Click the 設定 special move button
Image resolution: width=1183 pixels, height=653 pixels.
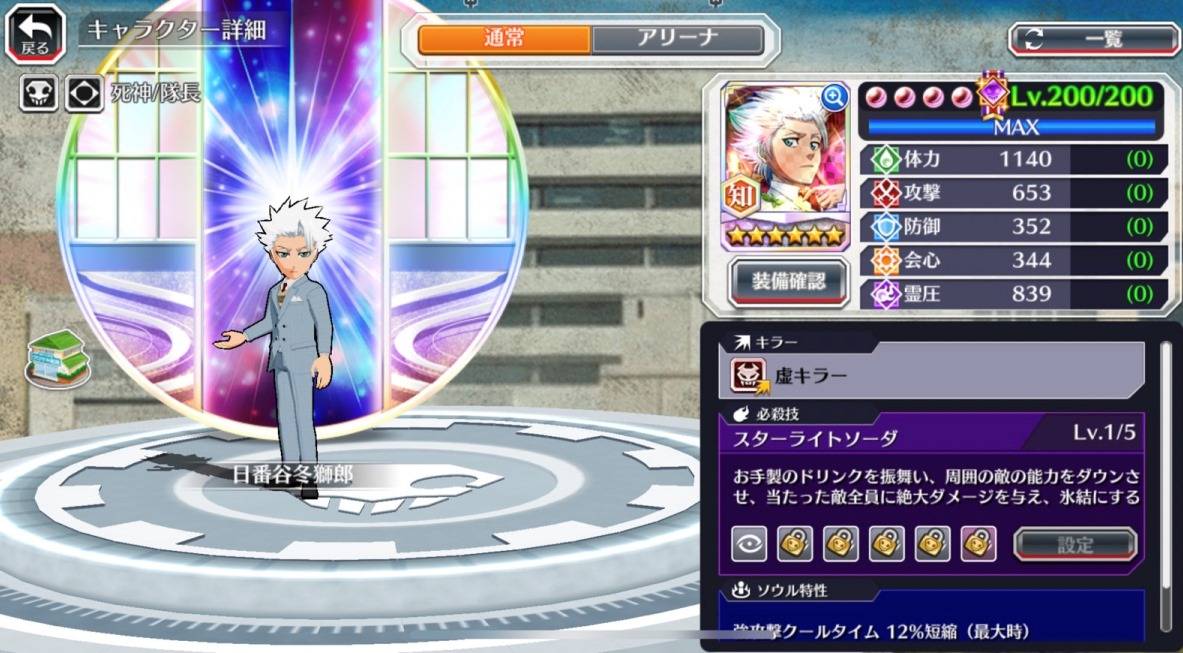1075,544
